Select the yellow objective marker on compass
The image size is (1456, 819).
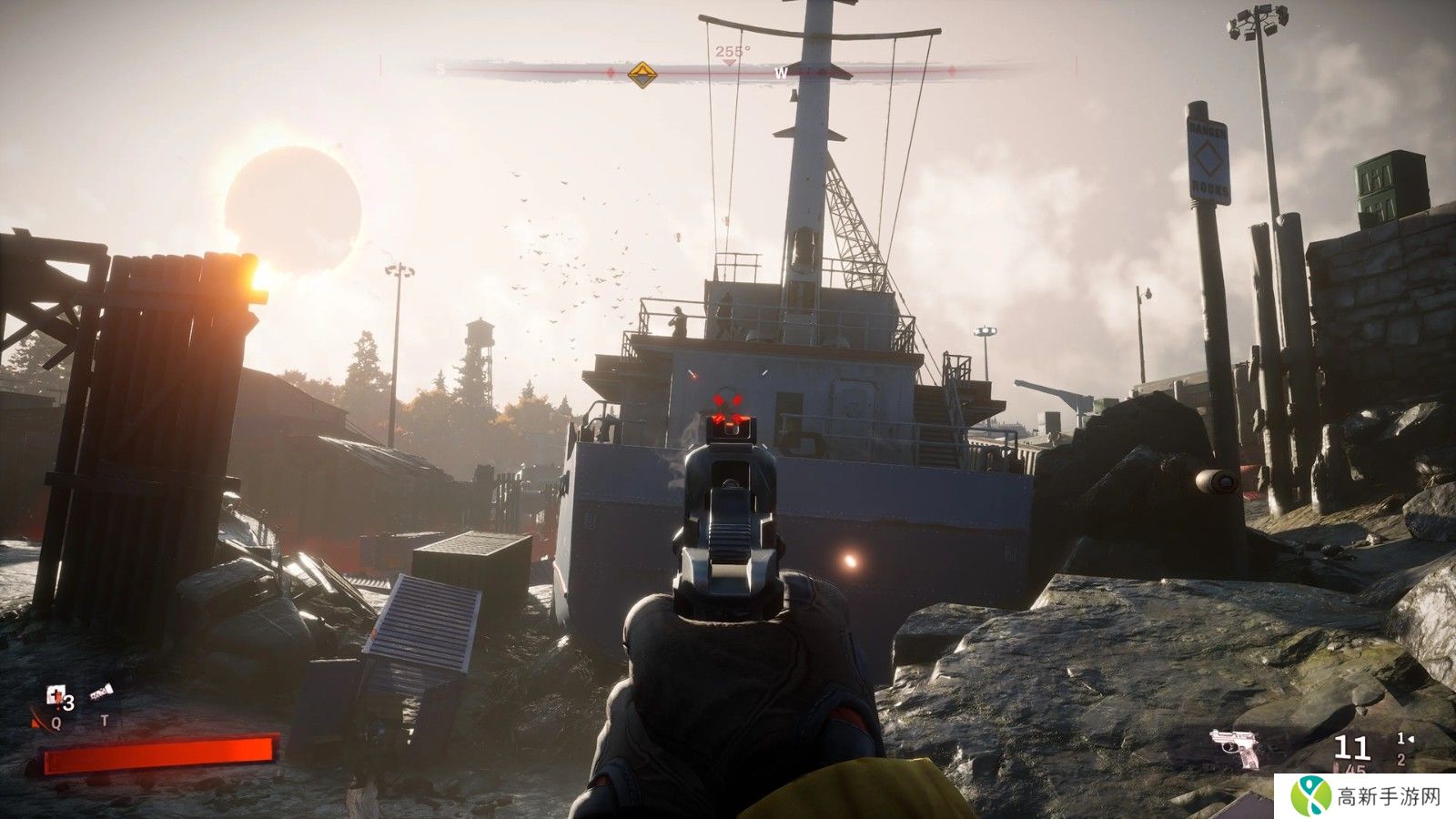pos(642,73)
